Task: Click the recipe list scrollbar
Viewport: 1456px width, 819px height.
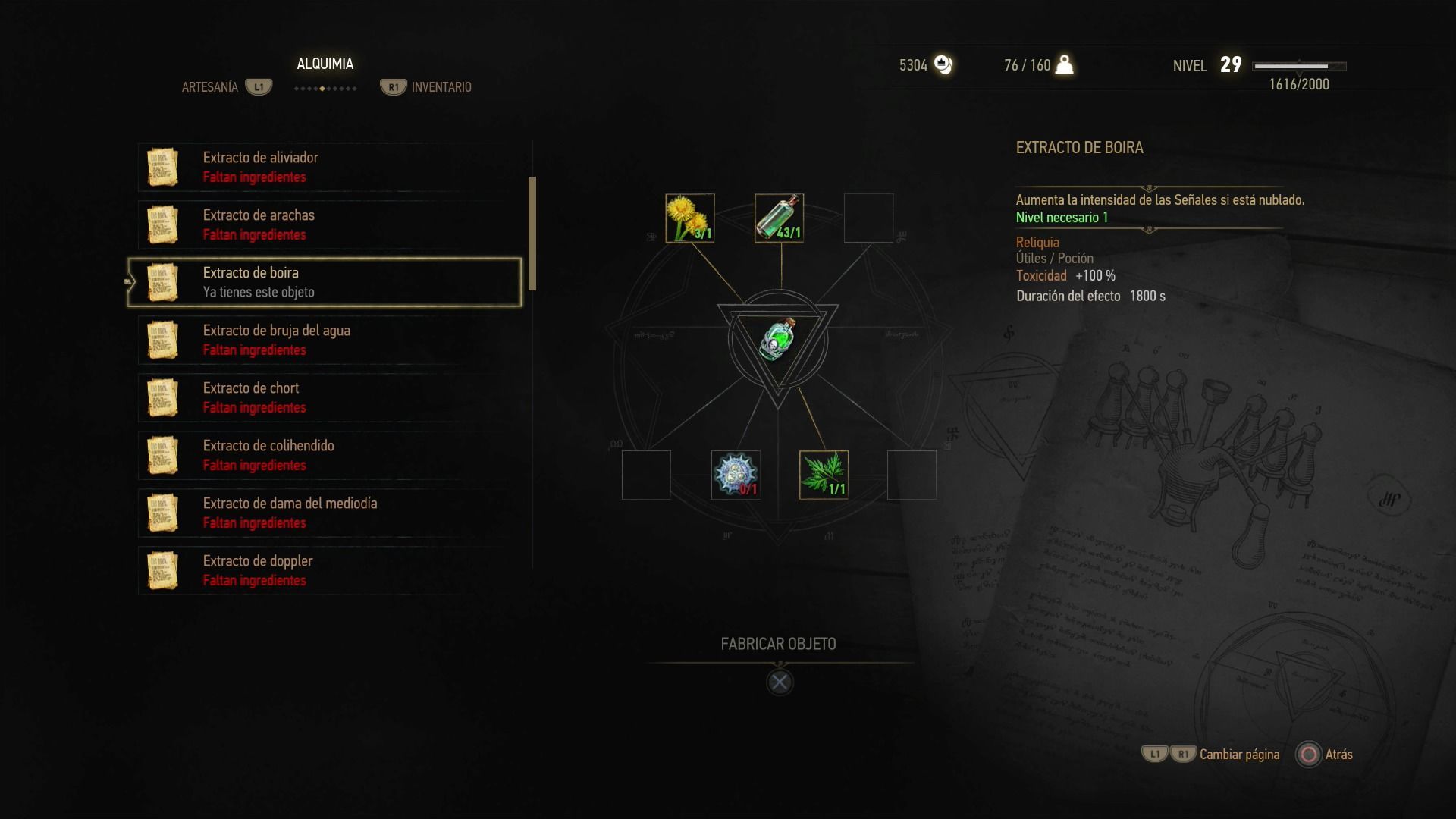Action: [x=532, y=234]
